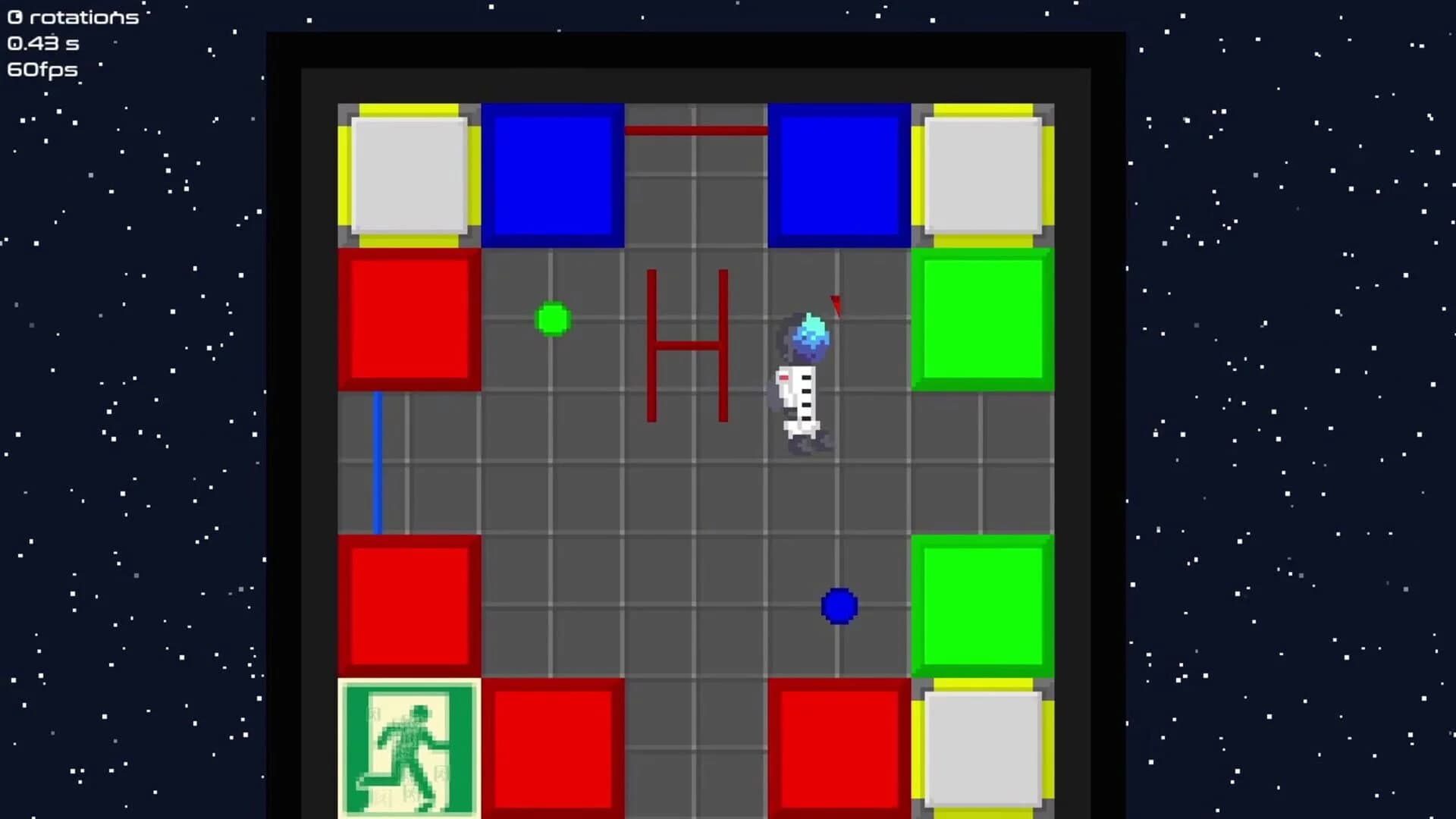
Task: Click the blue dot collectible
Action: pyautogui.click(x=839, y=606)
